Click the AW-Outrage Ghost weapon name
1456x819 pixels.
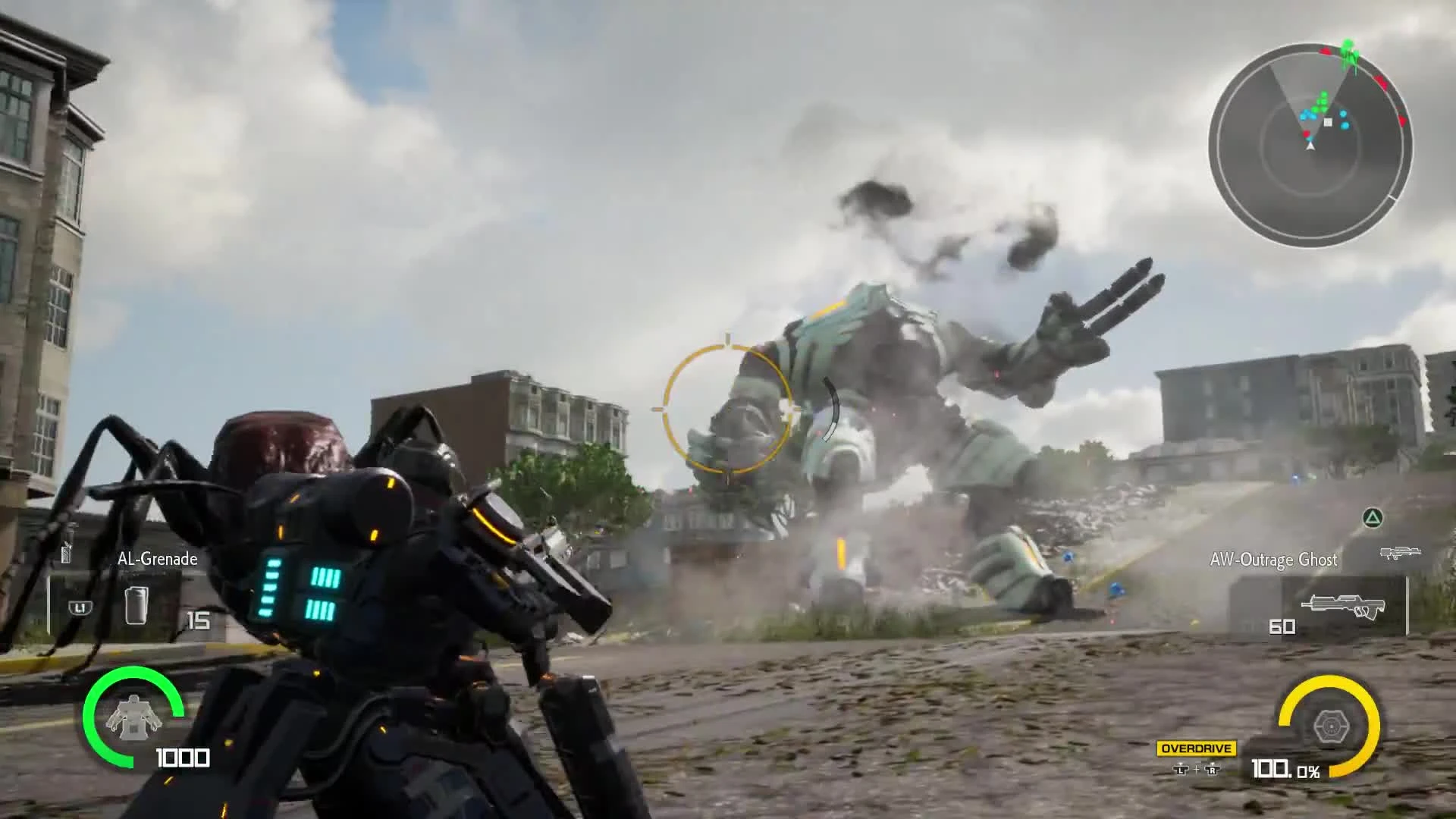click(x=1276, y=560)
